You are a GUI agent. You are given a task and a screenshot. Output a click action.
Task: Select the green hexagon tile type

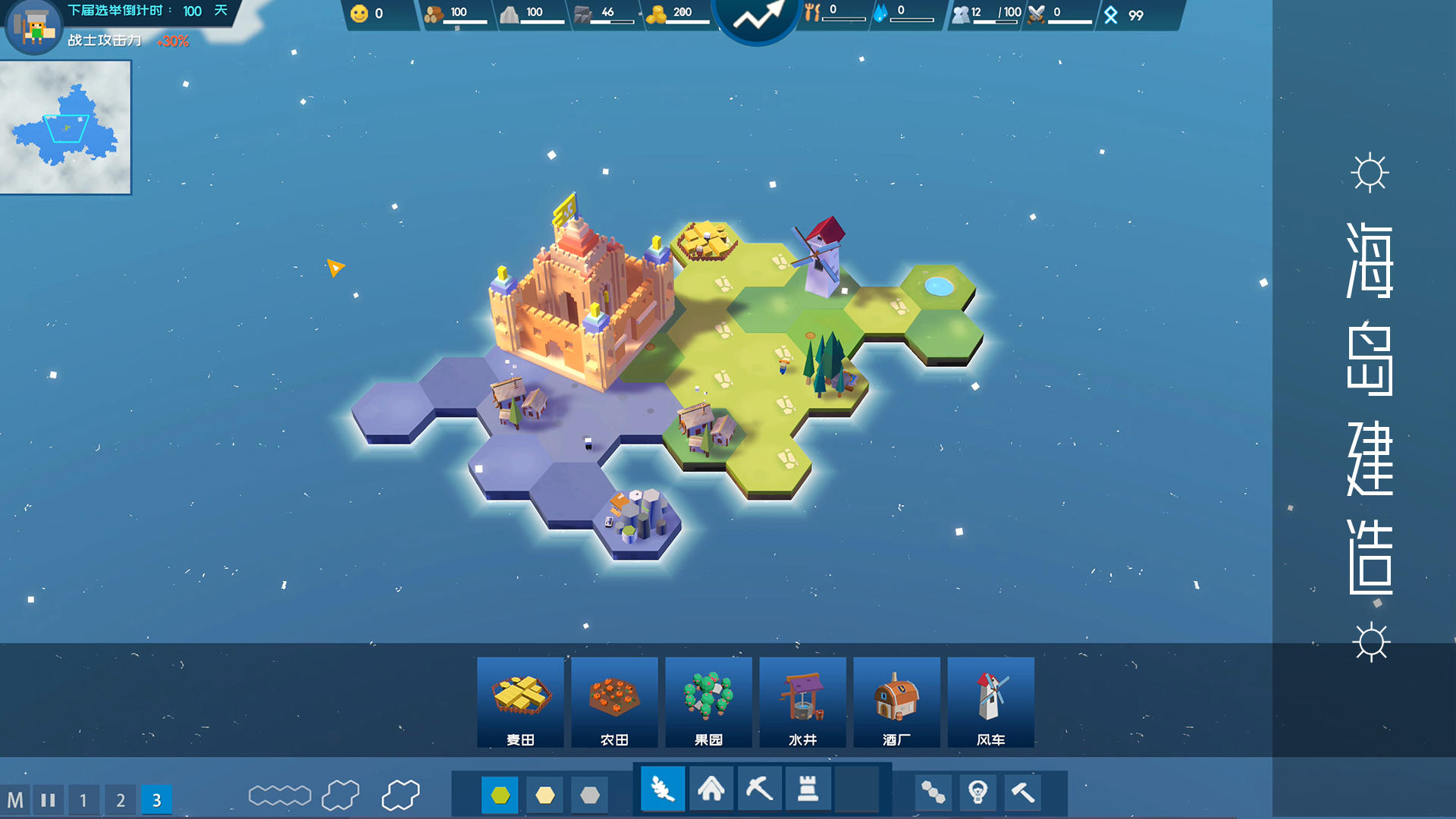[500, 795]
